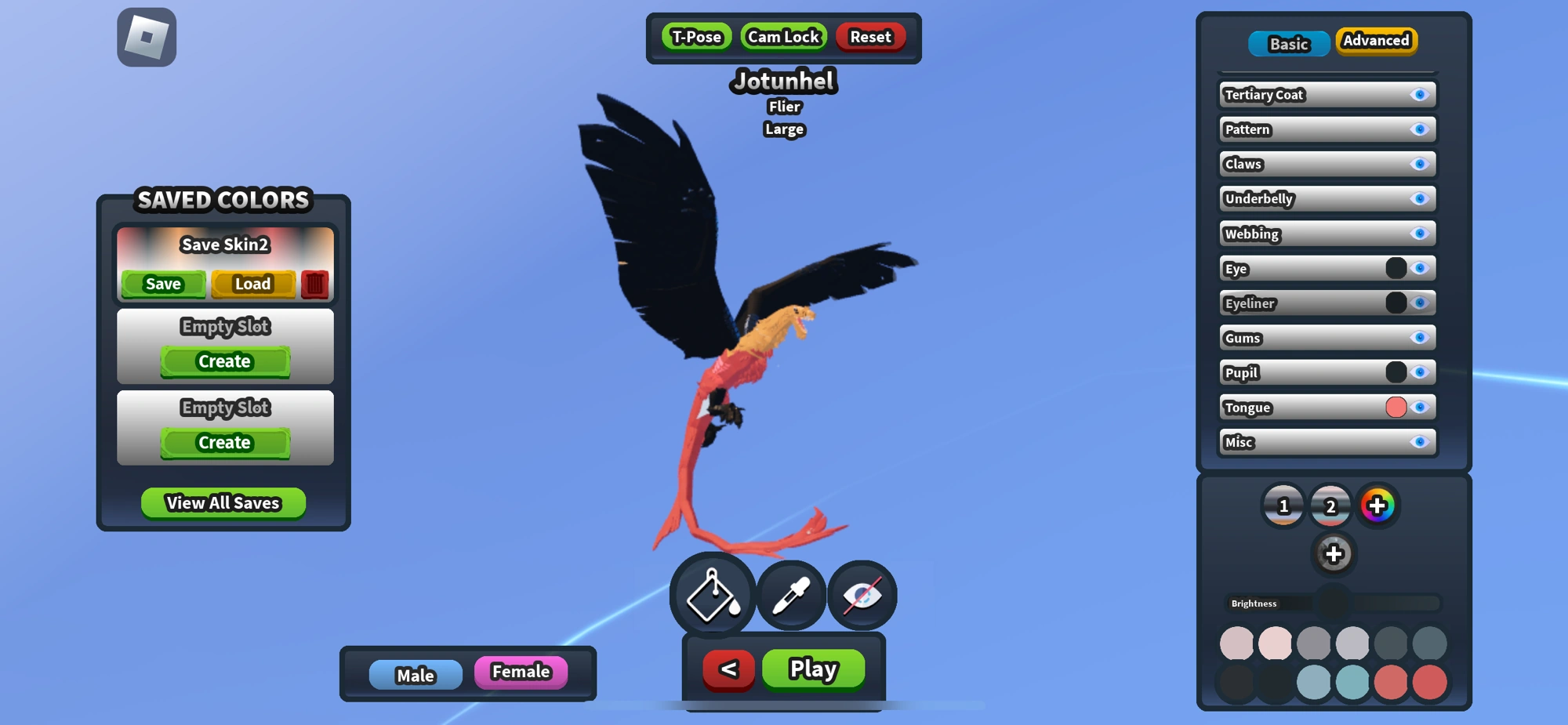Click View All Saves
This screenshot has height=725, width=1568.
[x=223, y=502]
